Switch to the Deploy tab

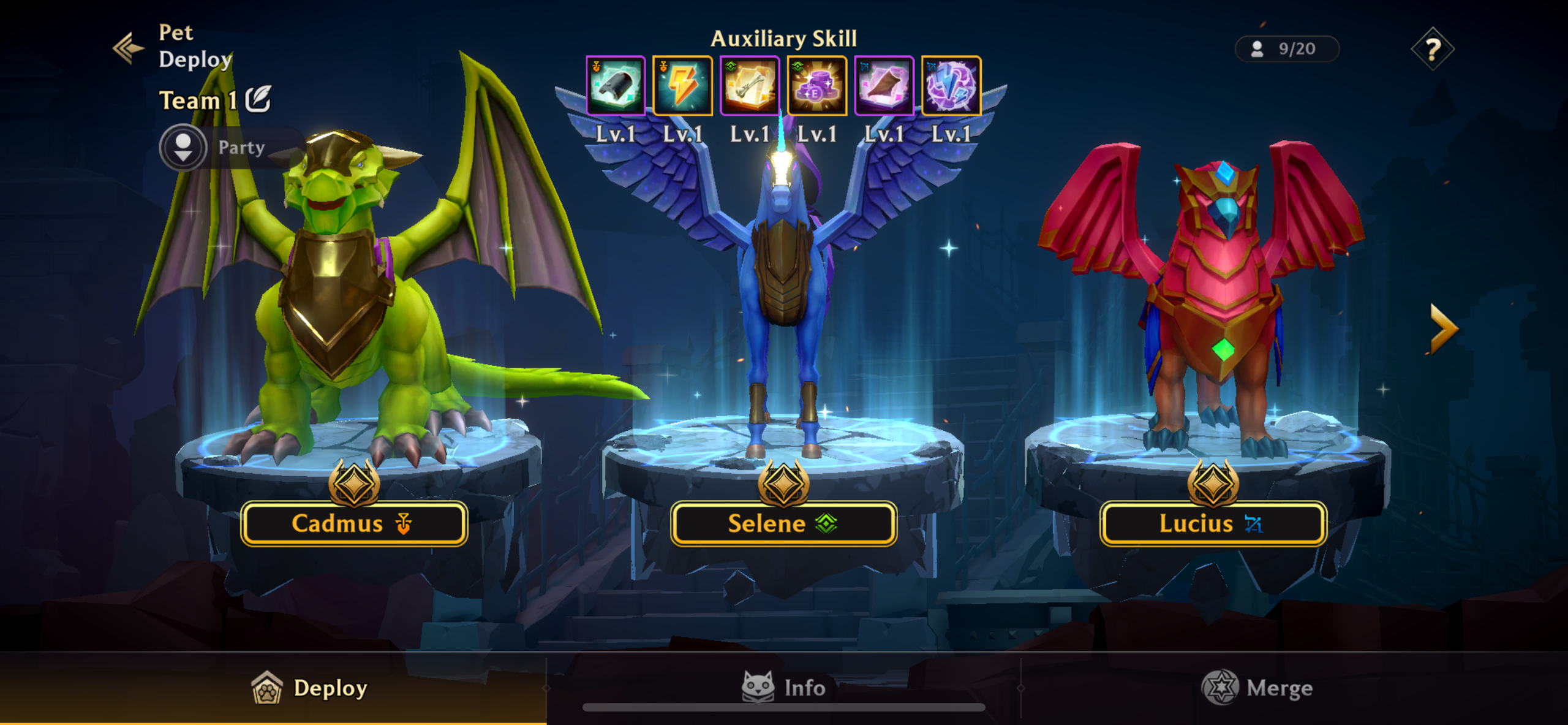point(310,688)
